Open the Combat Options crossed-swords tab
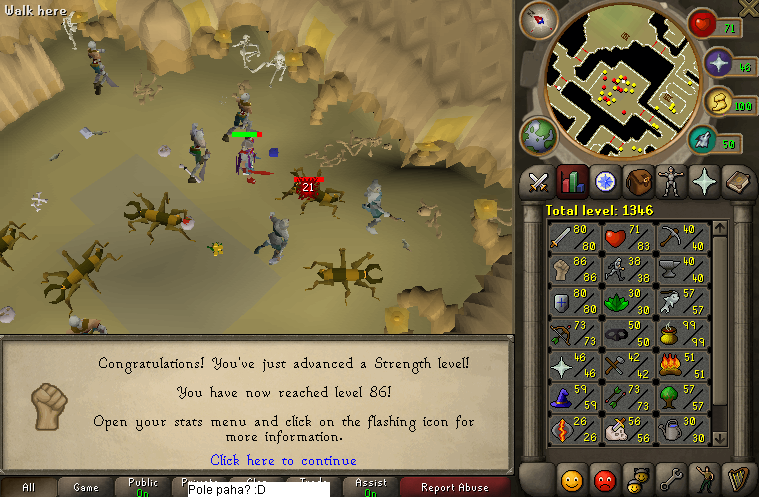The height and width of the screenshot is (497, 759). pyautogui.click(x=539, y=182)
